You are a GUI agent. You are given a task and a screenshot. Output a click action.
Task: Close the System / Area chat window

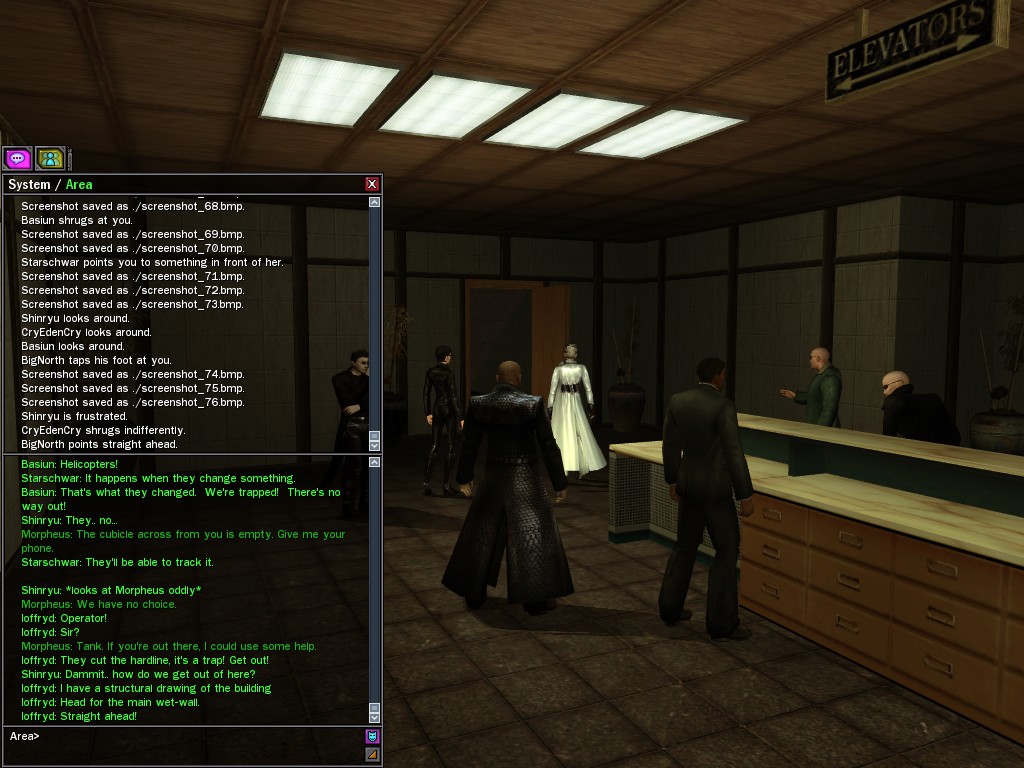[x=372, y=184]
